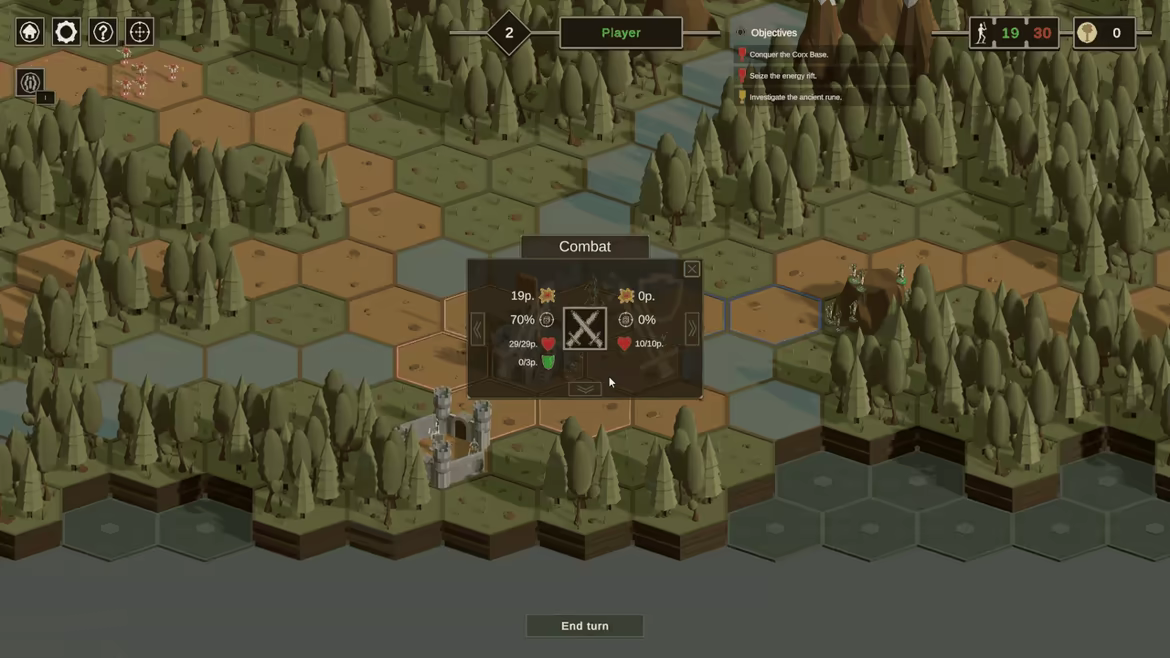
Task: Close the Combat panel
Action: [691, 269]
